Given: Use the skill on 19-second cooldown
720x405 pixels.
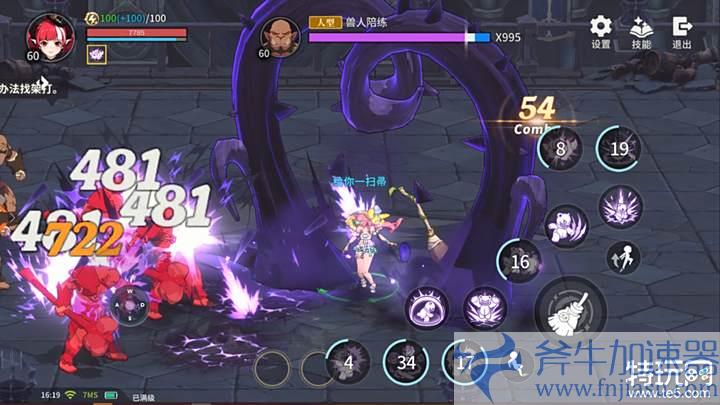Looking at the screenshot, I should (x=620, y=150).
